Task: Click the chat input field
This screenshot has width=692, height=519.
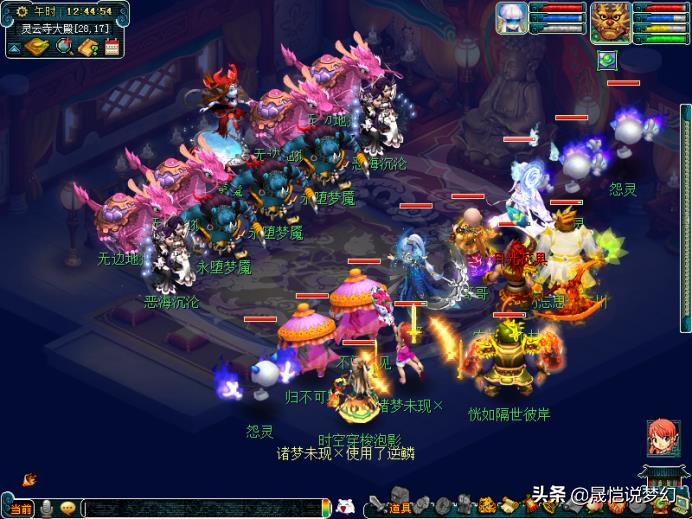Action: [200, 509]
